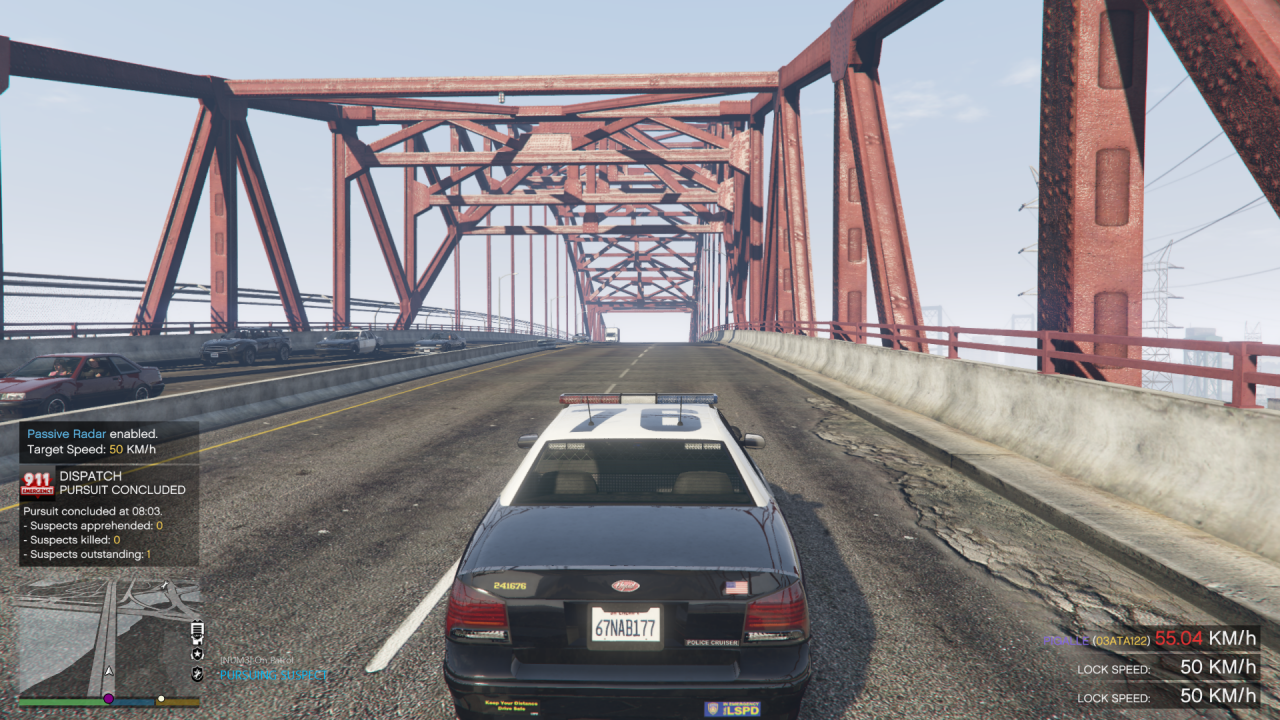The width and height of the screenshot is (1280, 720).
Task: Click the lightning shield icon beside the minimap
Action: tap(196, 676)
